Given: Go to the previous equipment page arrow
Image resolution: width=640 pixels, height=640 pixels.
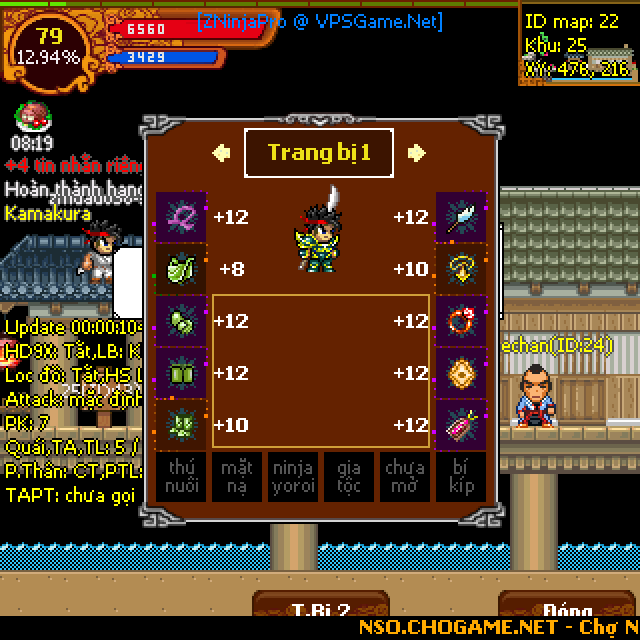Looking at the screenshot, I should point(221,153).
